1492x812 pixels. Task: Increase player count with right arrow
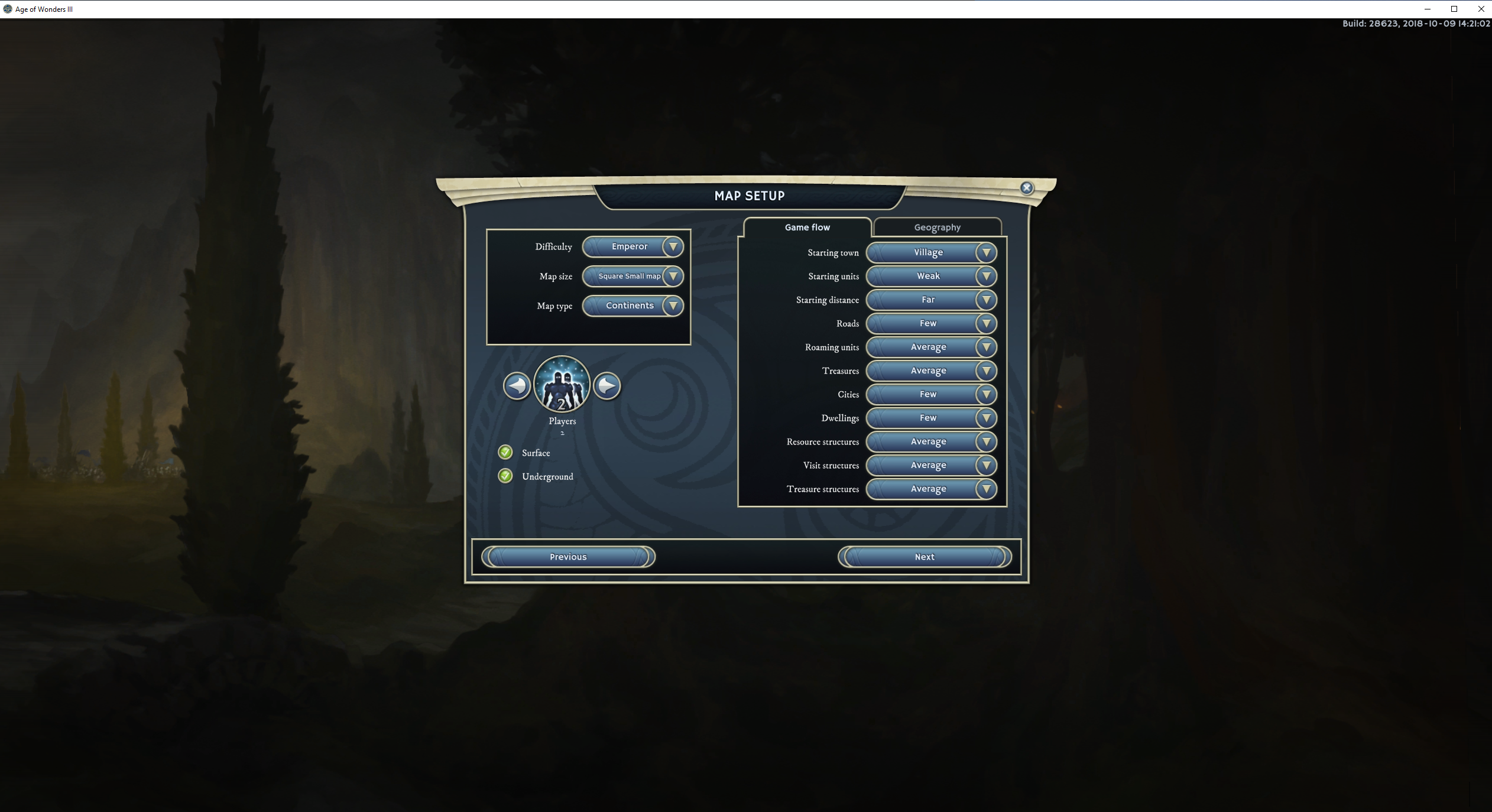[x=607, y=386]
